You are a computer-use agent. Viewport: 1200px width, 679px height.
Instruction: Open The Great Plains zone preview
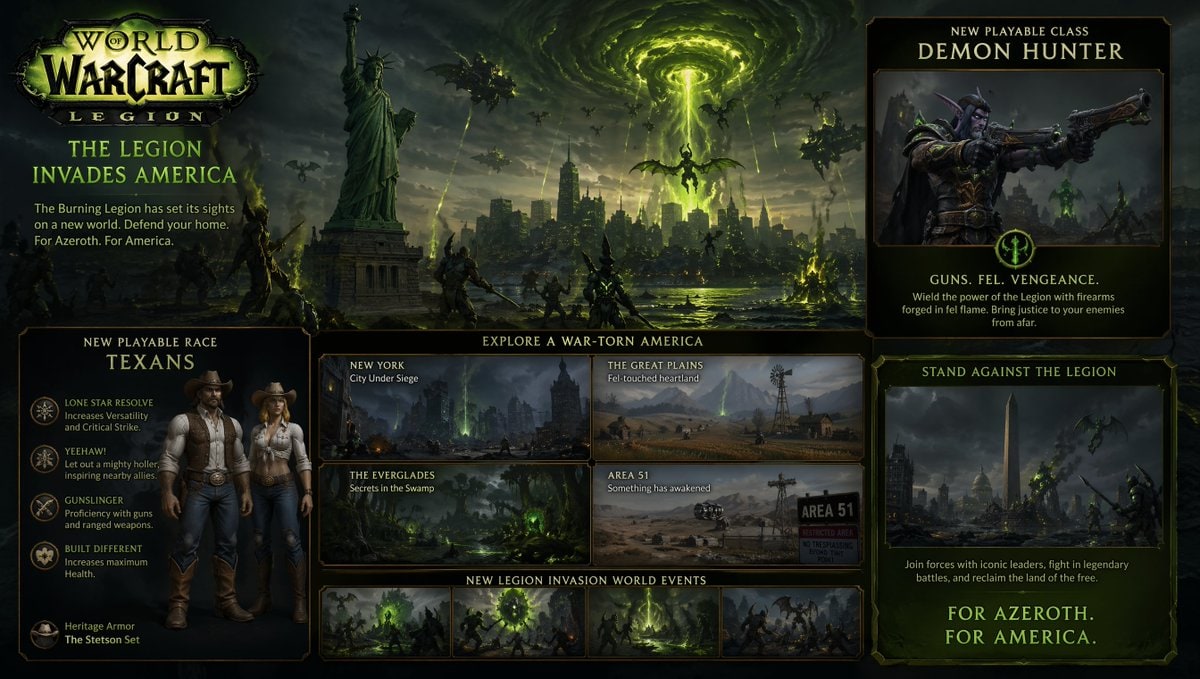click(727, 406)
